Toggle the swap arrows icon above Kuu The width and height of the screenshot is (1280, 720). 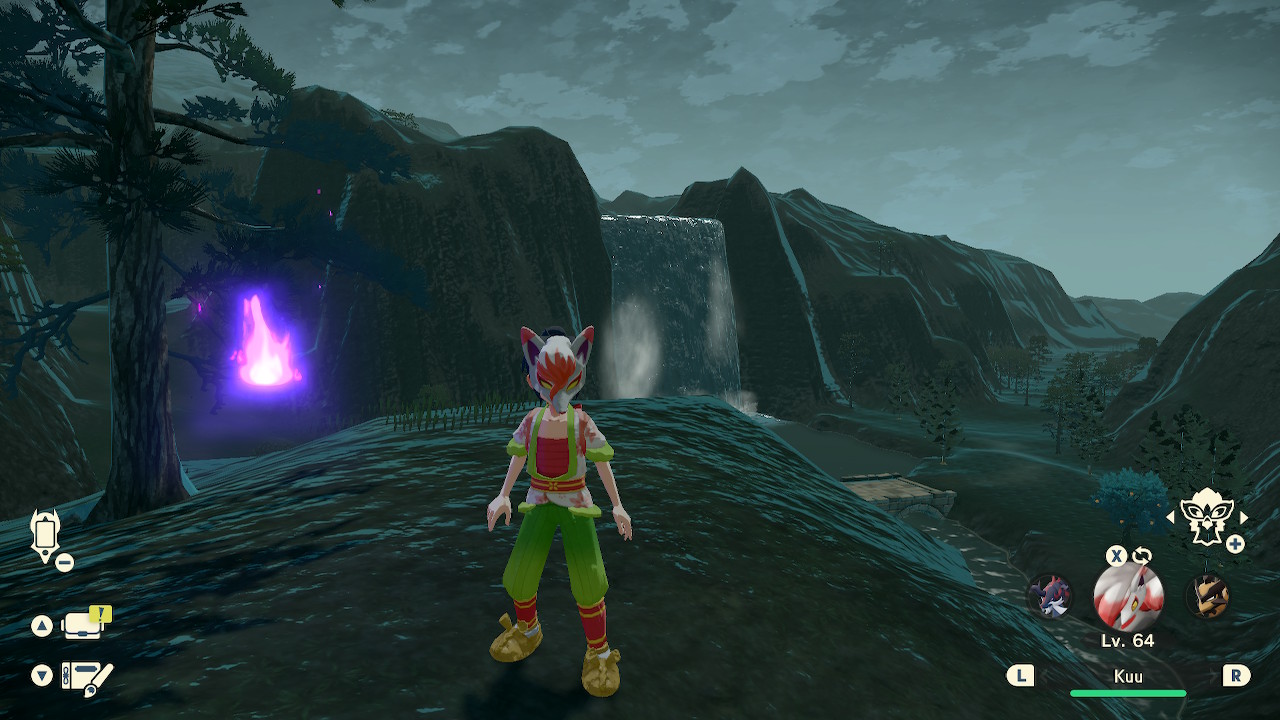pyautogui.click(x=1142, y=556)
